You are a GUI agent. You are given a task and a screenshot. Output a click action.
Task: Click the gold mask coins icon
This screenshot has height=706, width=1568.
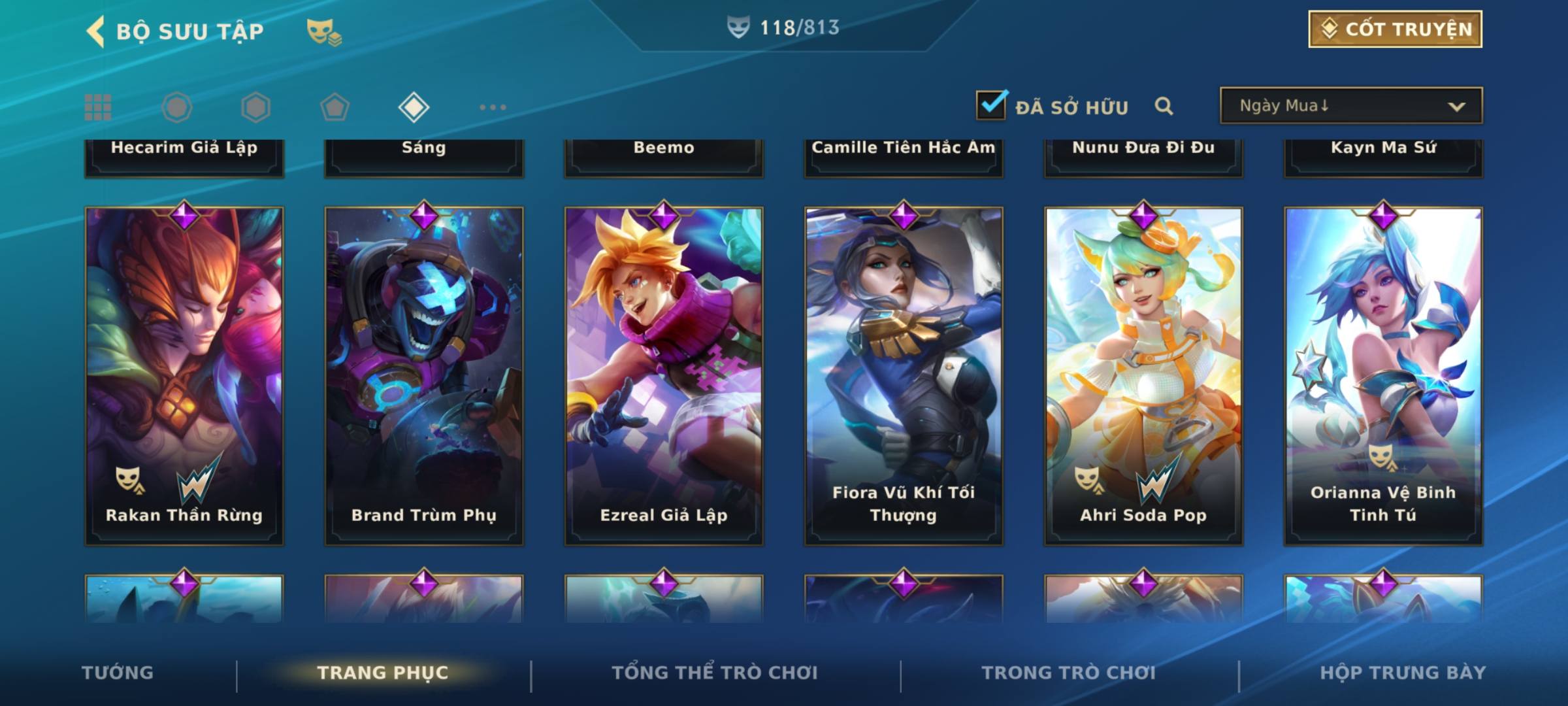point(324,31)
